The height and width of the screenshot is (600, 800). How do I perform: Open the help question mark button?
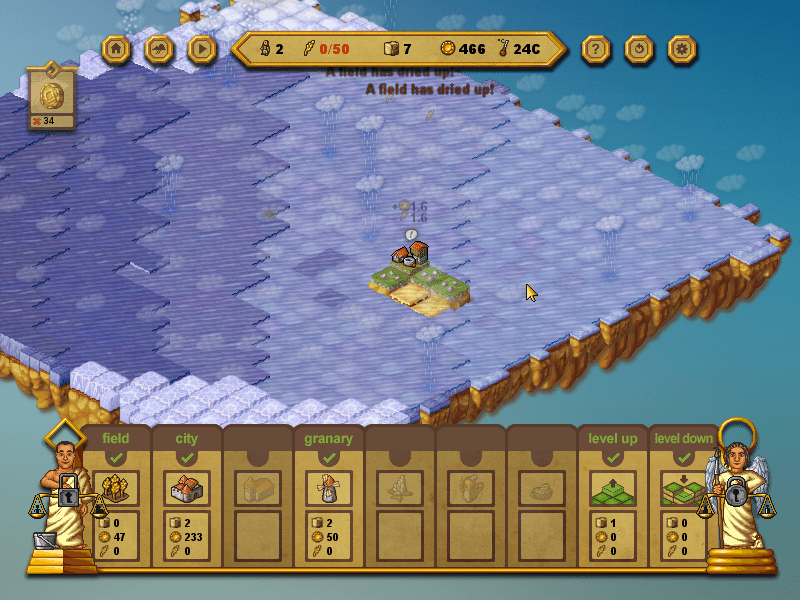coord(596,48)
